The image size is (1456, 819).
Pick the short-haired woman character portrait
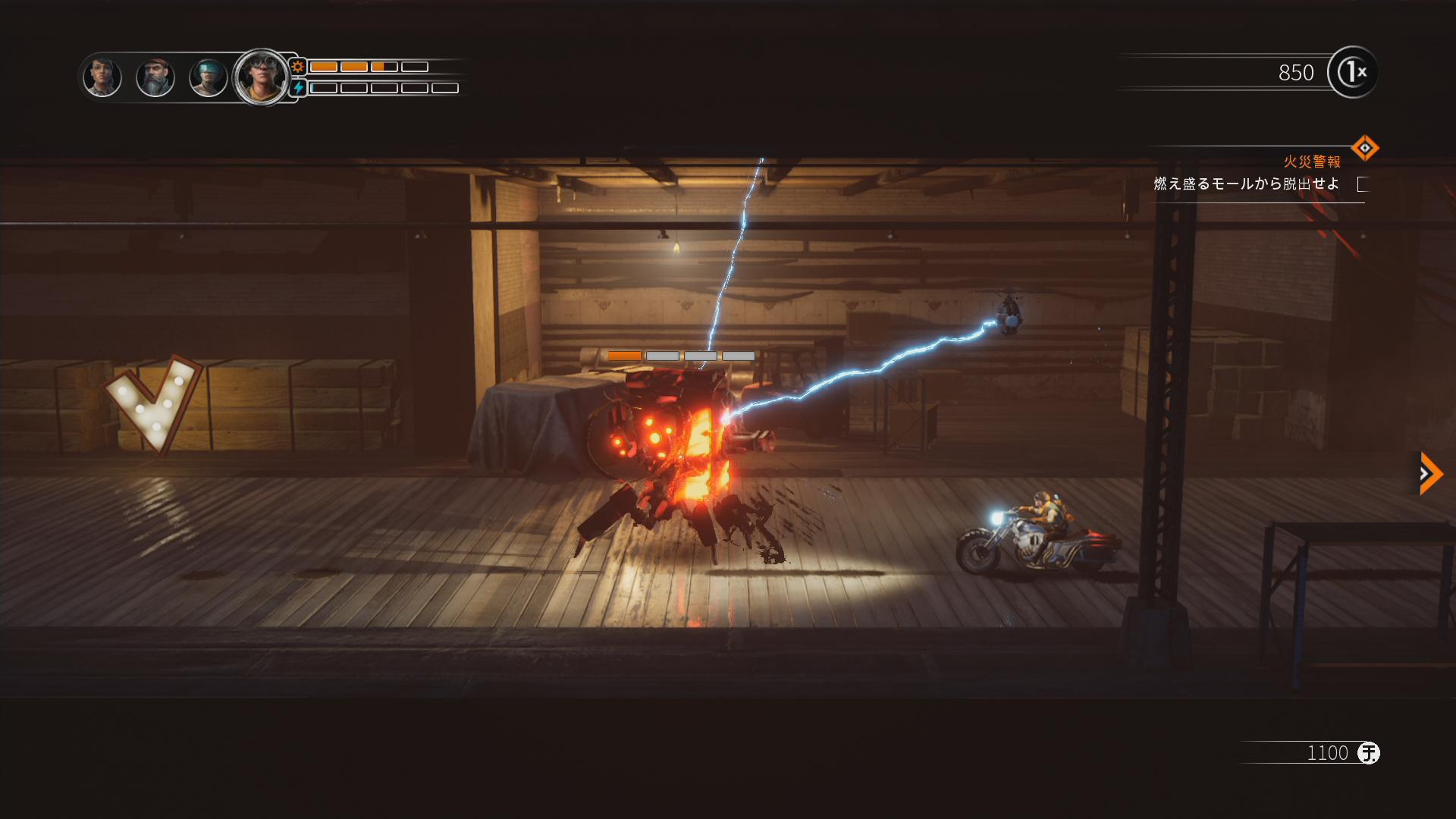point(102,77)
